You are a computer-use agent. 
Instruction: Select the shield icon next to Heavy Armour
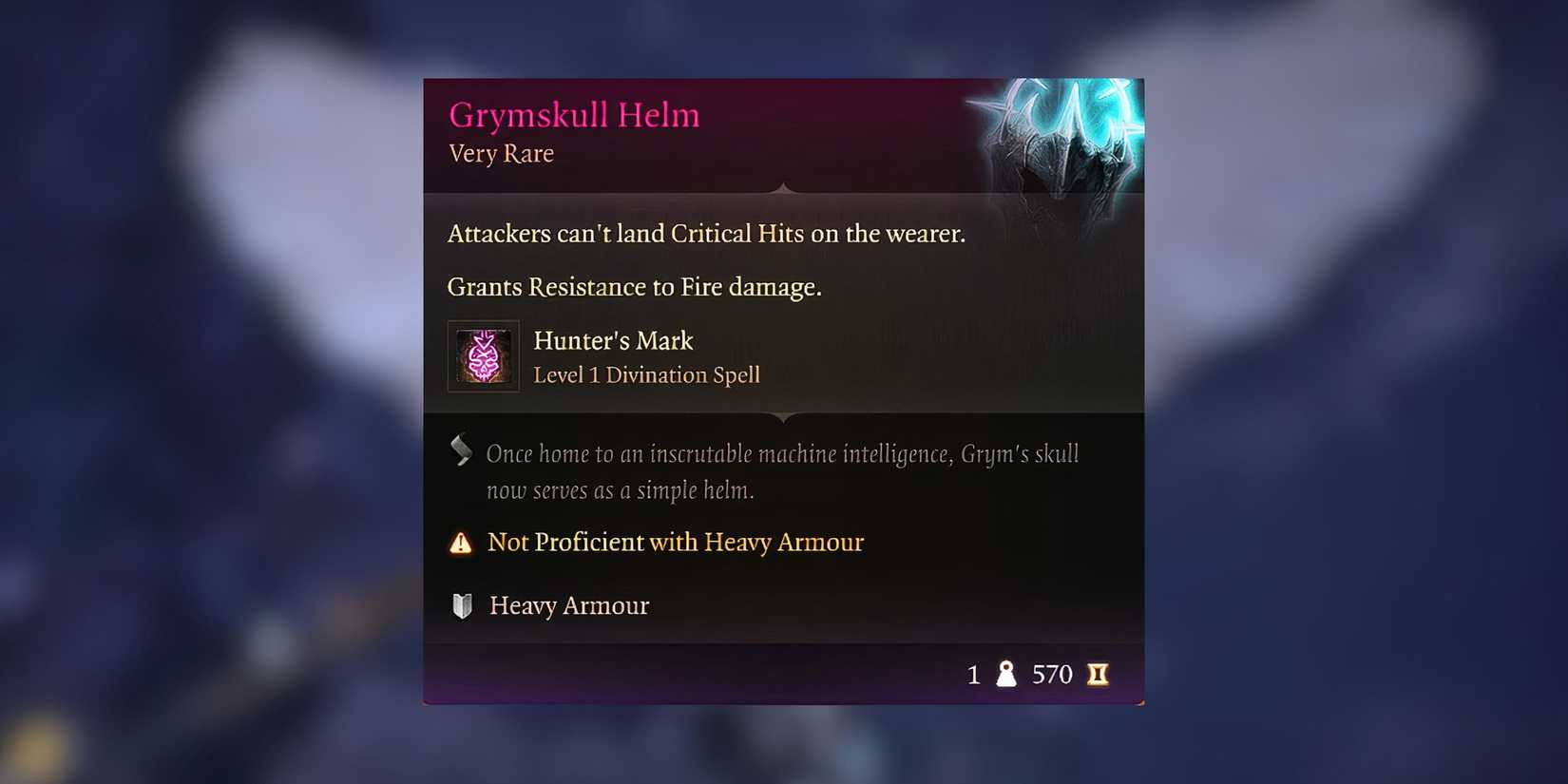[x=462, y=605]
